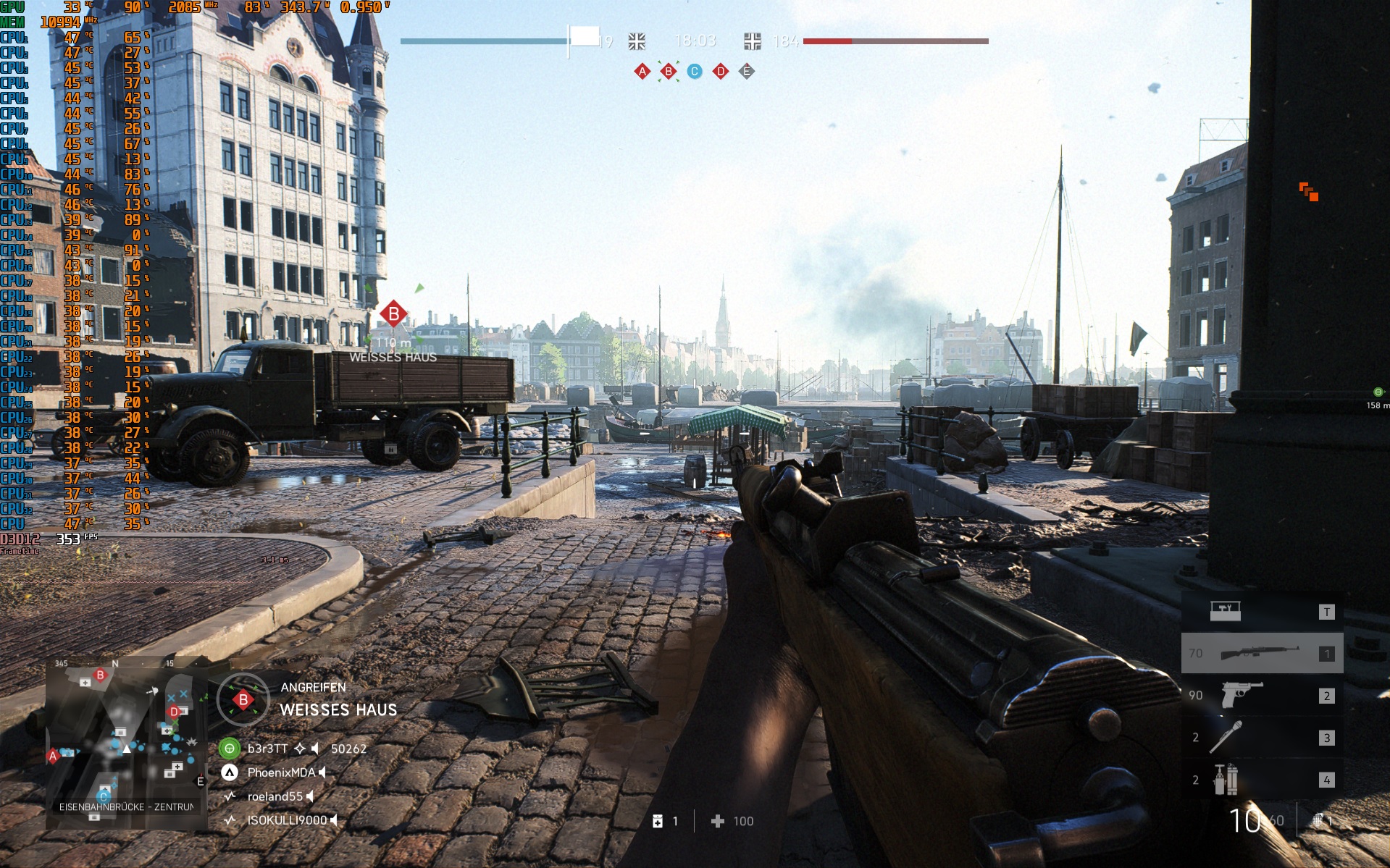Viewport: 1390px width, 868px height.
Task: Select objective flag D in the top bar
Action: [721, 72]
